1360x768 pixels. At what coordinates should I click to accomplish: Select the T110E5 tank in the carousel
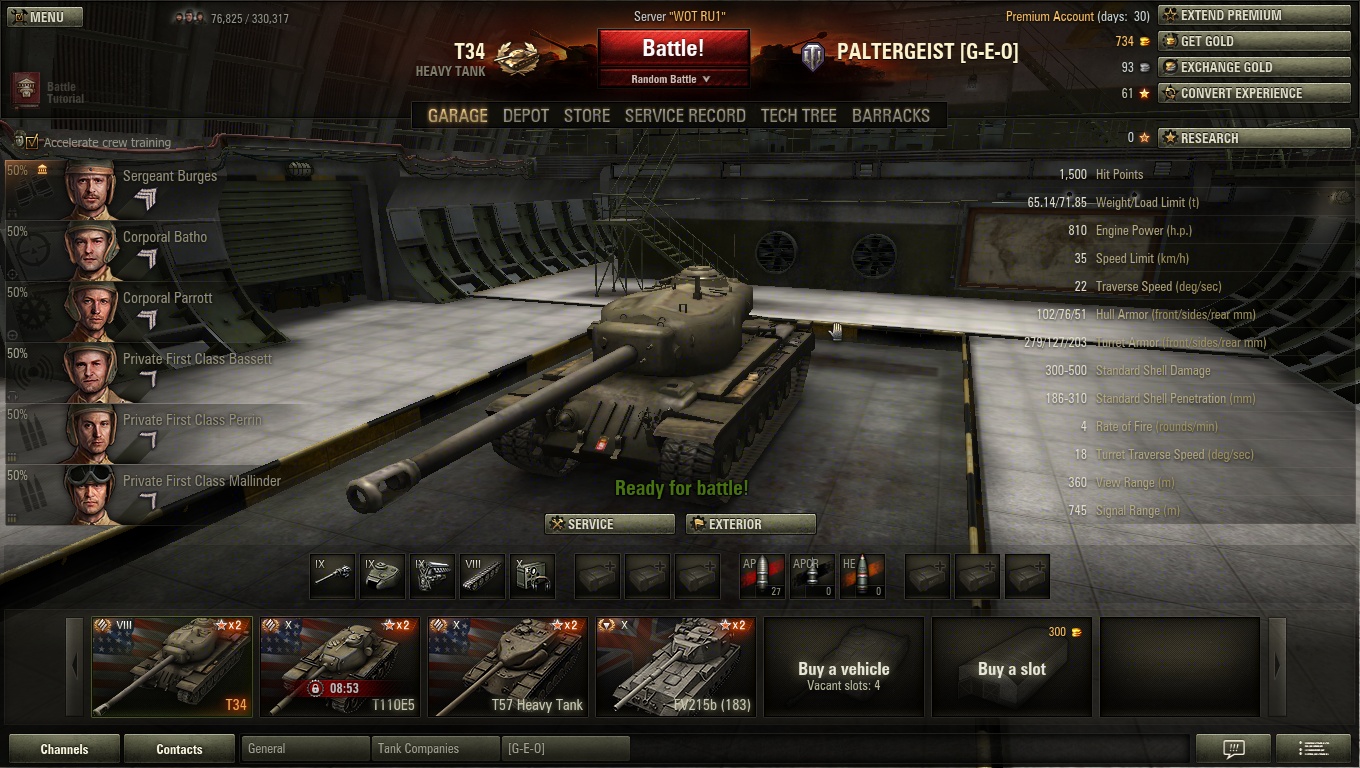pos(340,666)
